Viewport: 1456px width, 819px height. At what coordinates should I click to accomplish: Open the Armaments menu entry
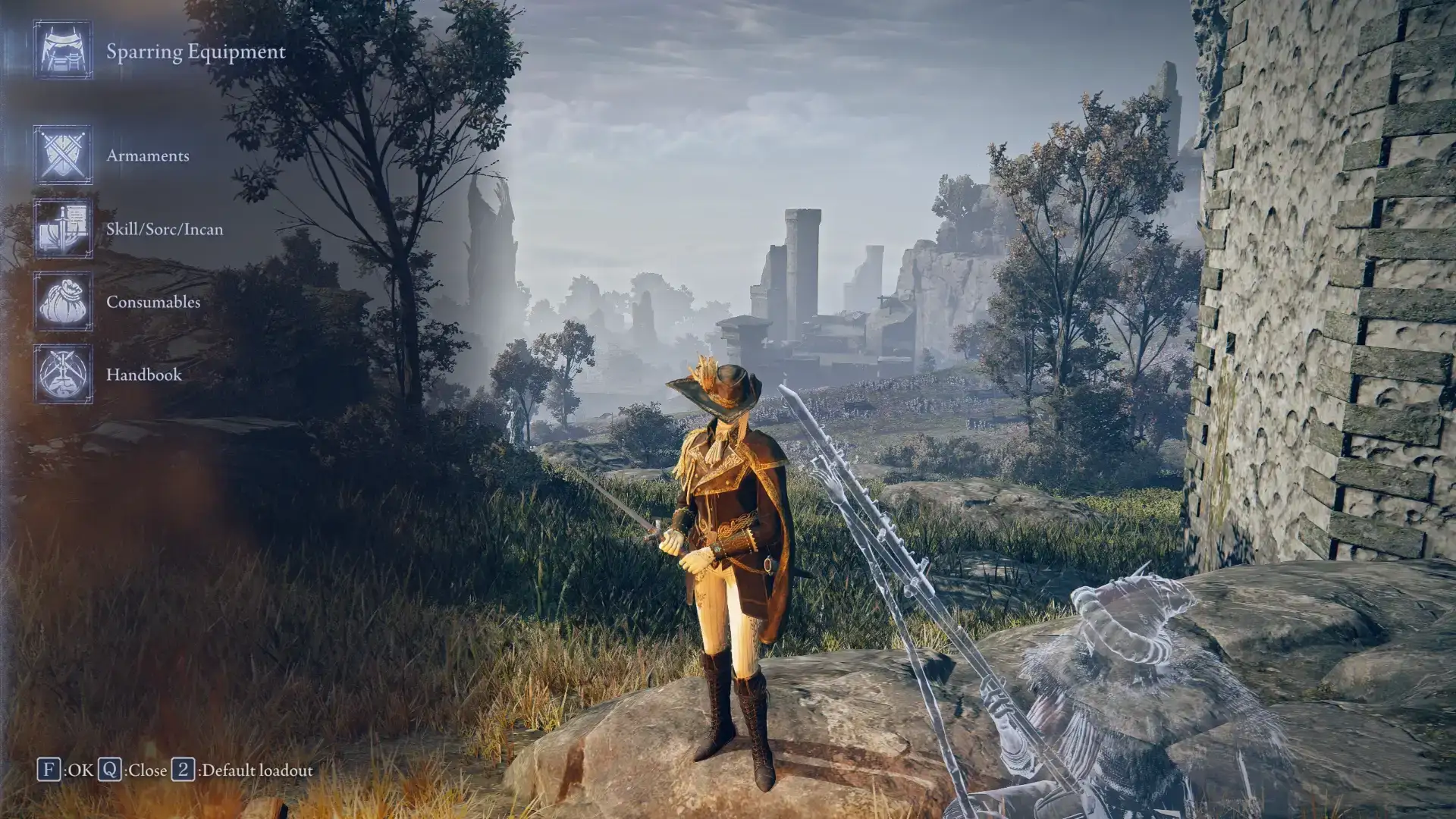(x=148, y=155)
